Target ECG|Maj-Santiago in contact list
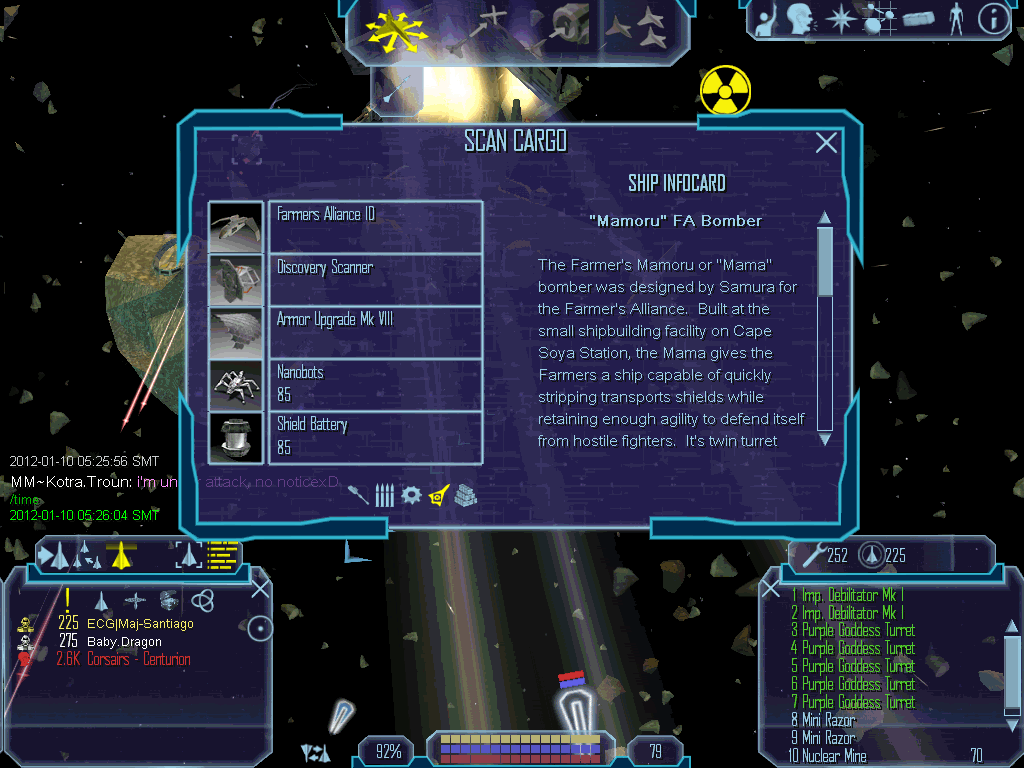This screenshot has width=1024, height=768. pos(140,623)
